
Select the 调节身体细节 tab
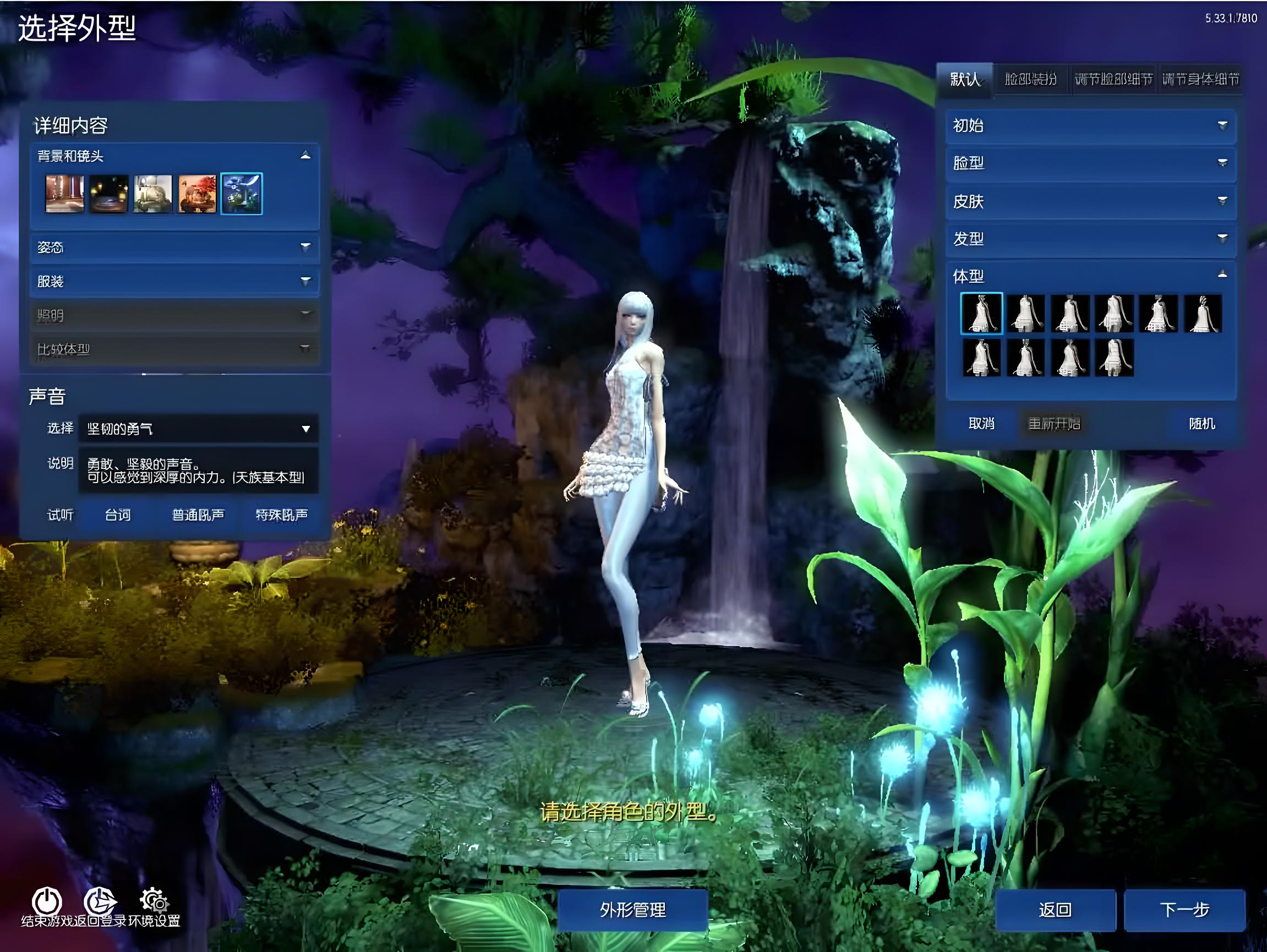(x=1200, y=79)
